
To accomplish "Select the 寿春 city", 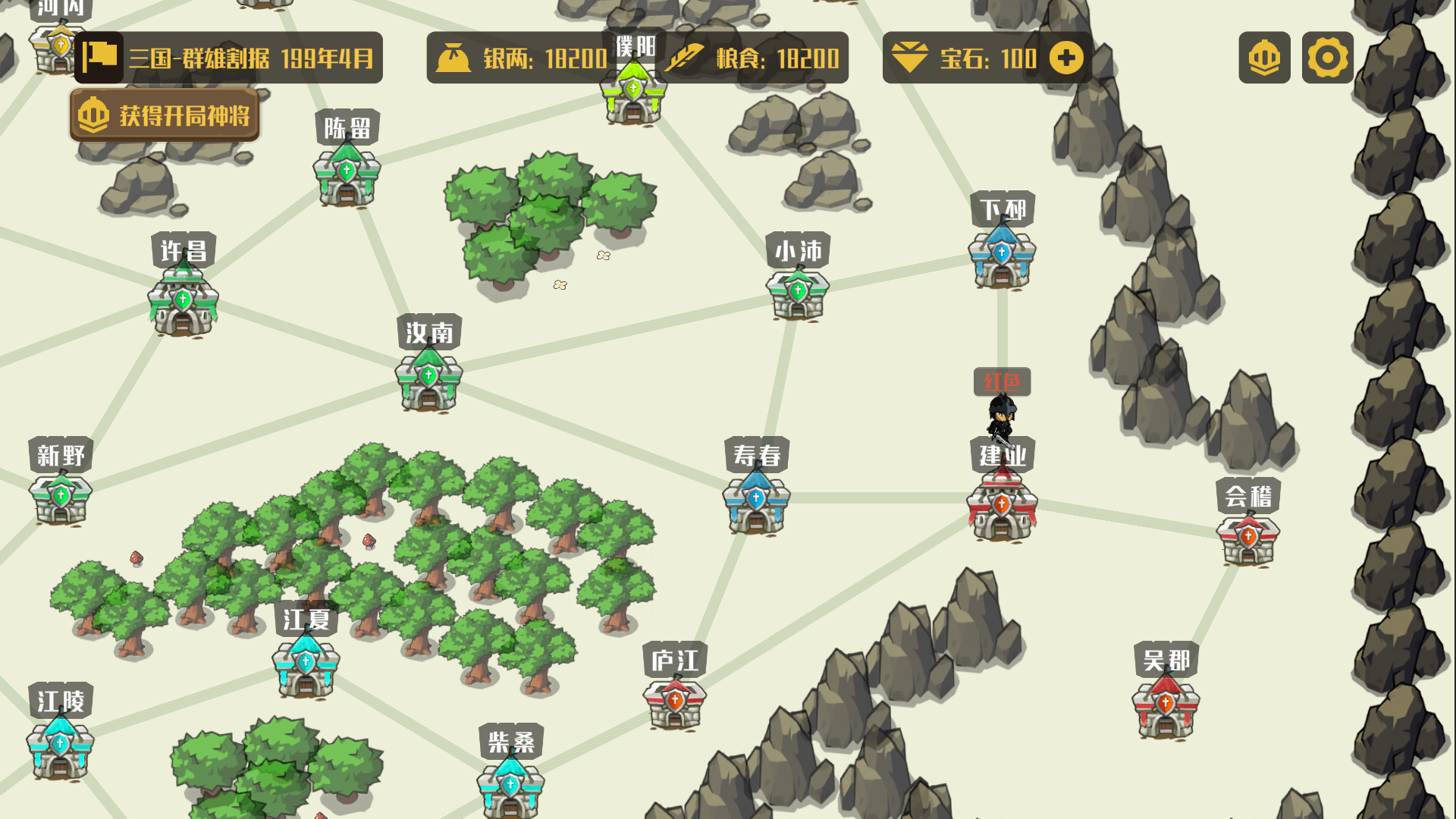I will (x=756, y=502).
